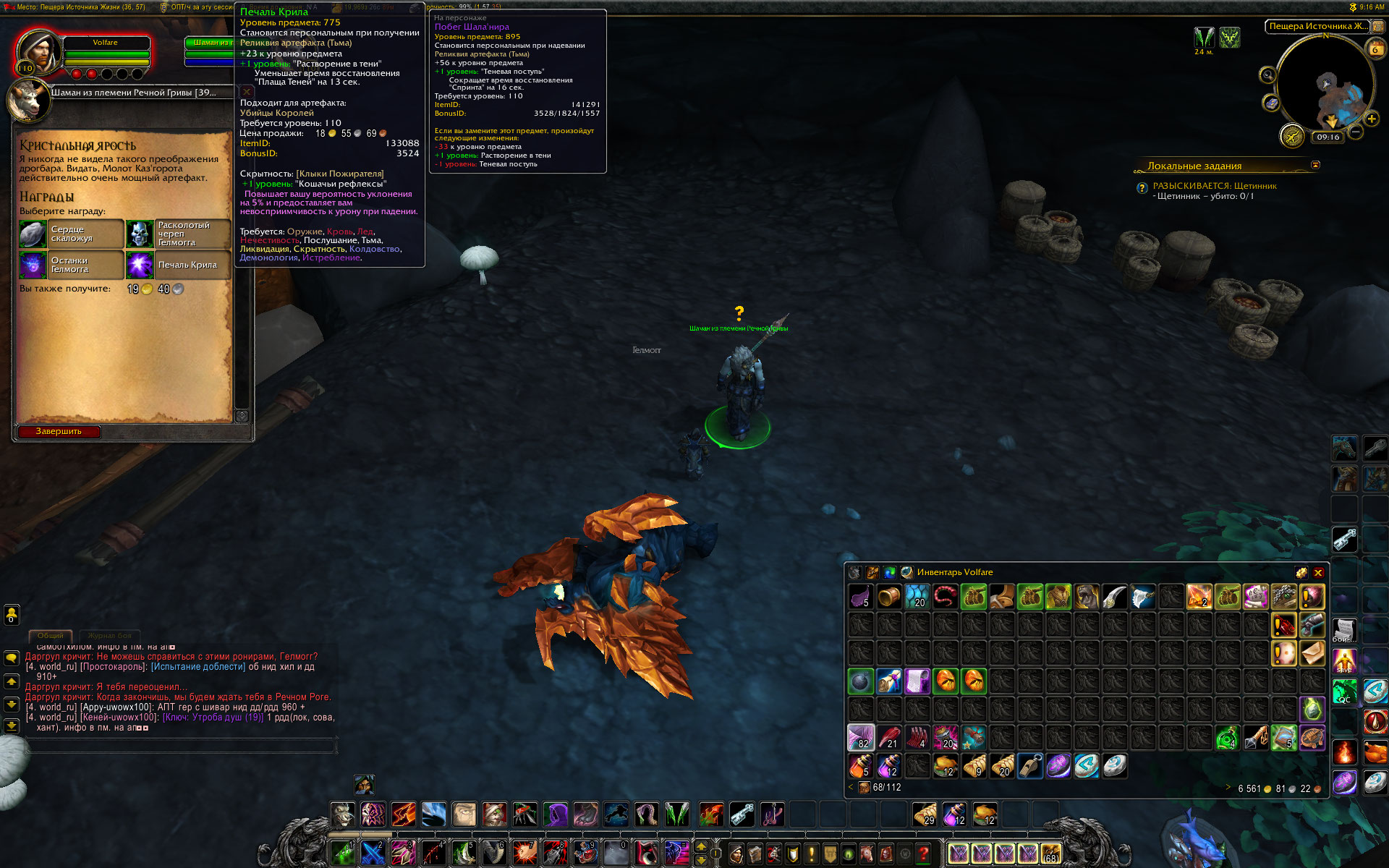Viewport: 1389px width, 868px height.
Task: Click the chat input box
Action: tap(181, 746)
